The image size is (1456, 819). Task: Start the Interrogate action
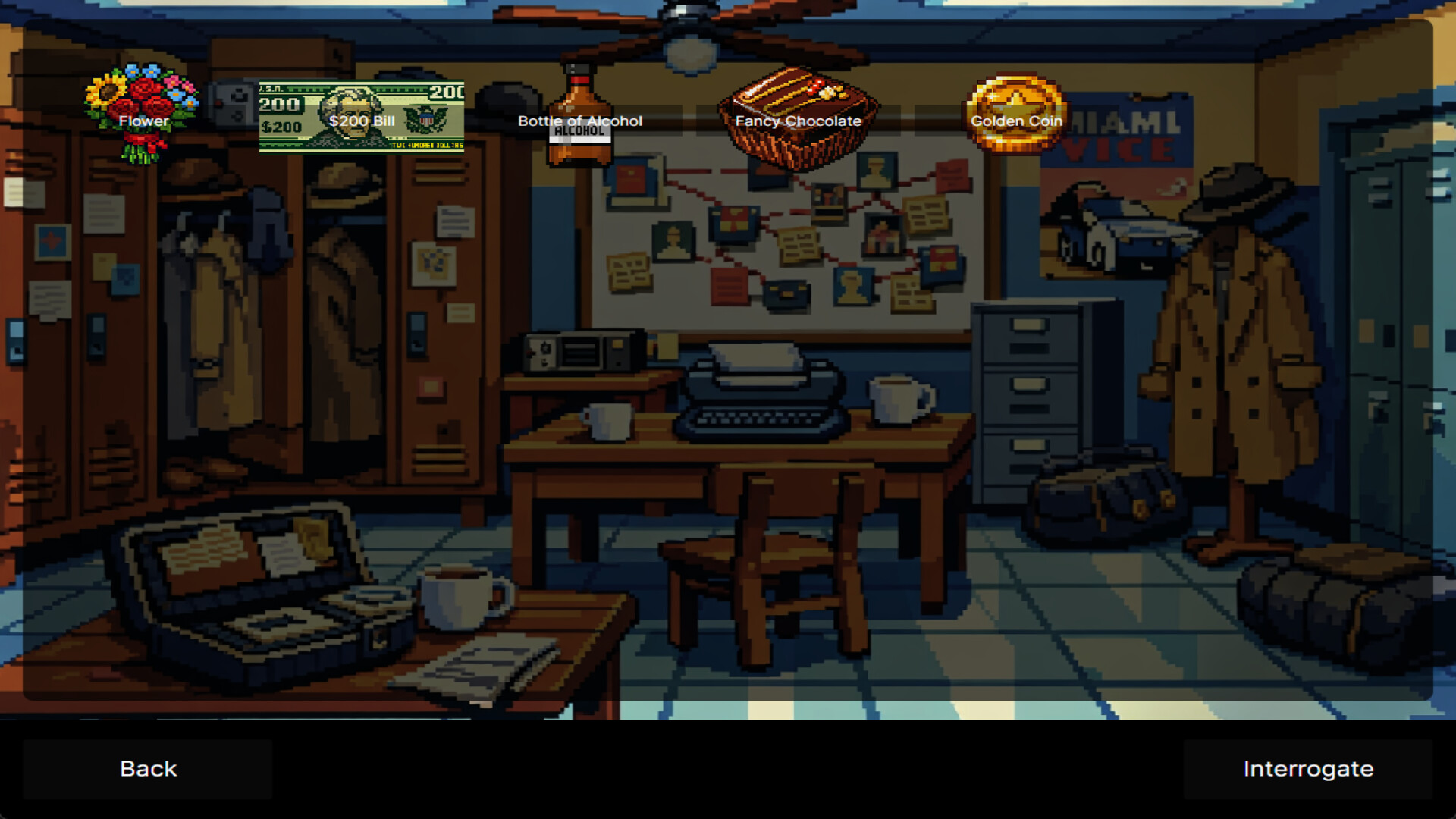pos(1309,768)
